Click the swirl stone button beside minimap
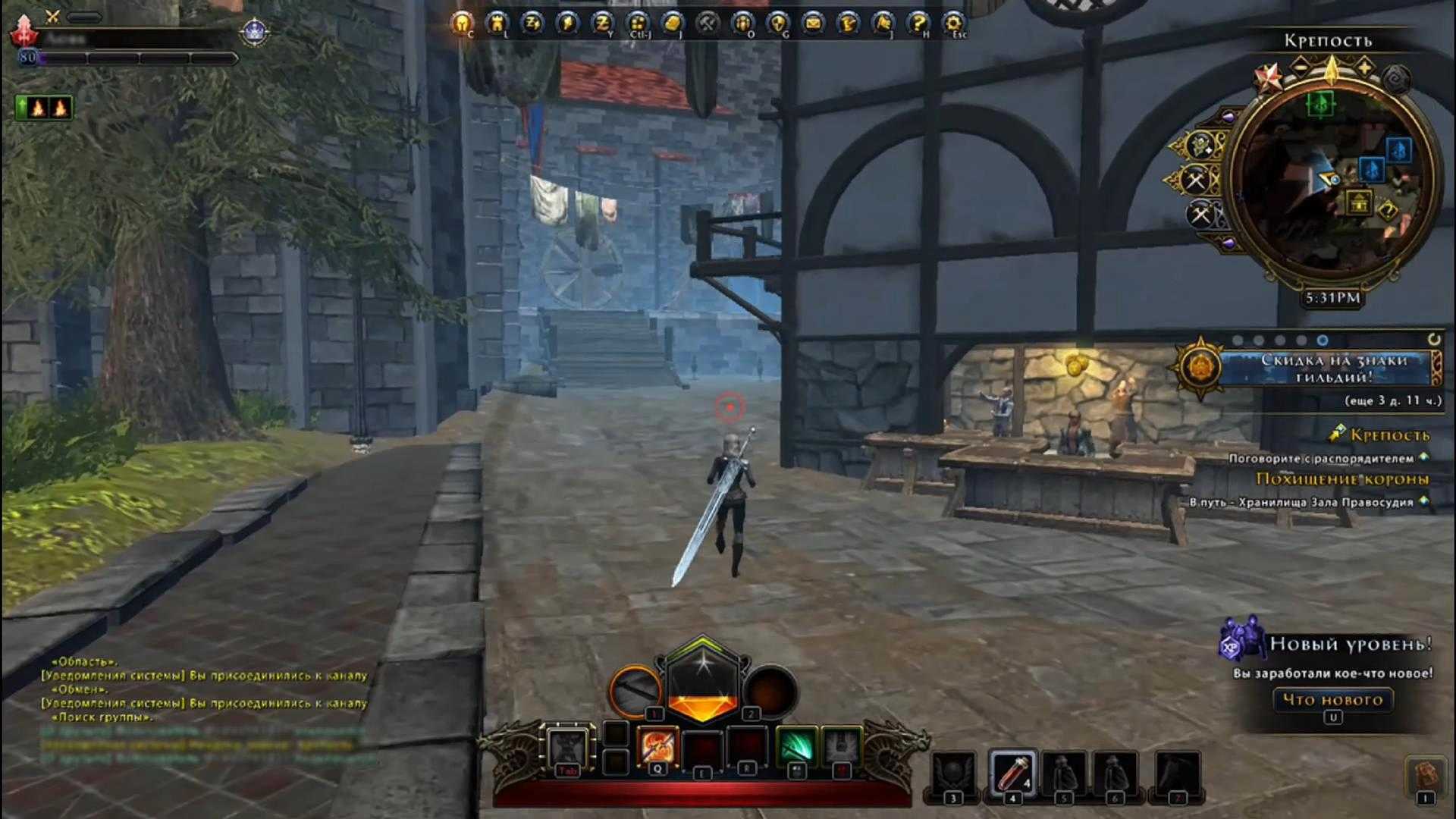The width and height of the screenshot is (1456, 819). tap(1396, 78)
